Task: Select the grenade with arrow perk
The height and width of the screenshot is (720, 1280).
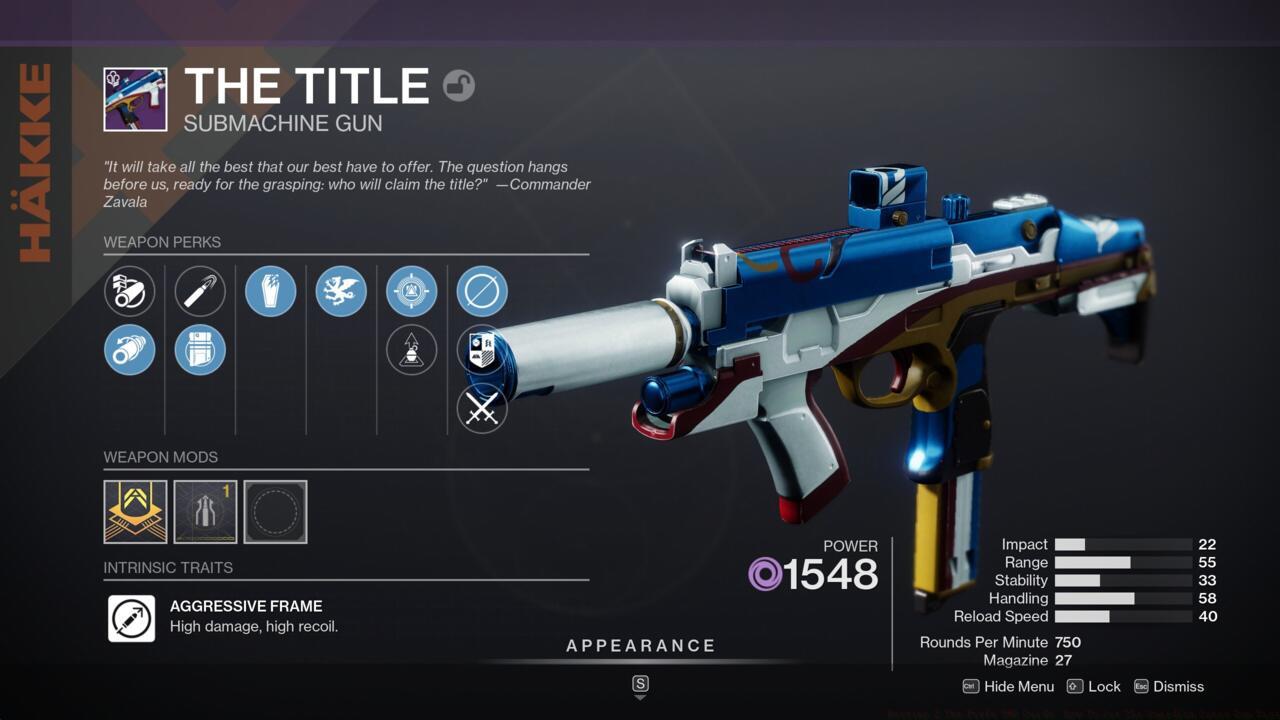Action: point(412,350)
